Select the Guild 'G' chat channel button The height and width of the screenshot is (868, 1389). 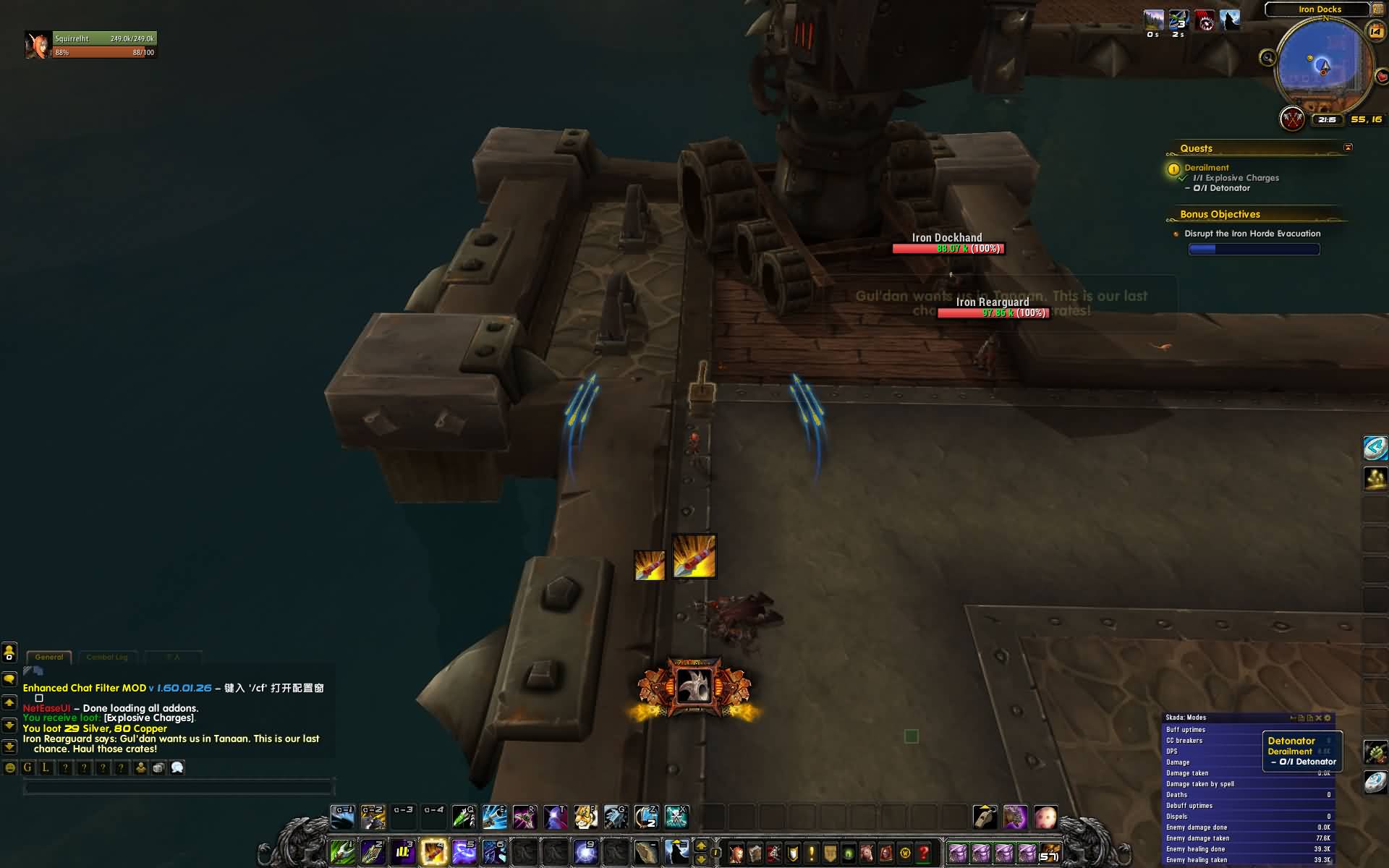pyautogui.click(x=27, y=768)
